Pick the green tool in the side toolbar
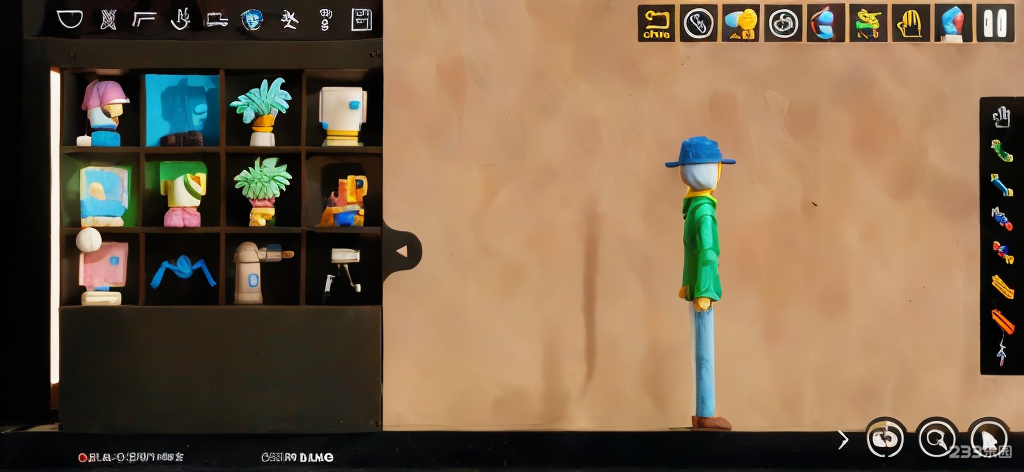 coord(1001,151)
